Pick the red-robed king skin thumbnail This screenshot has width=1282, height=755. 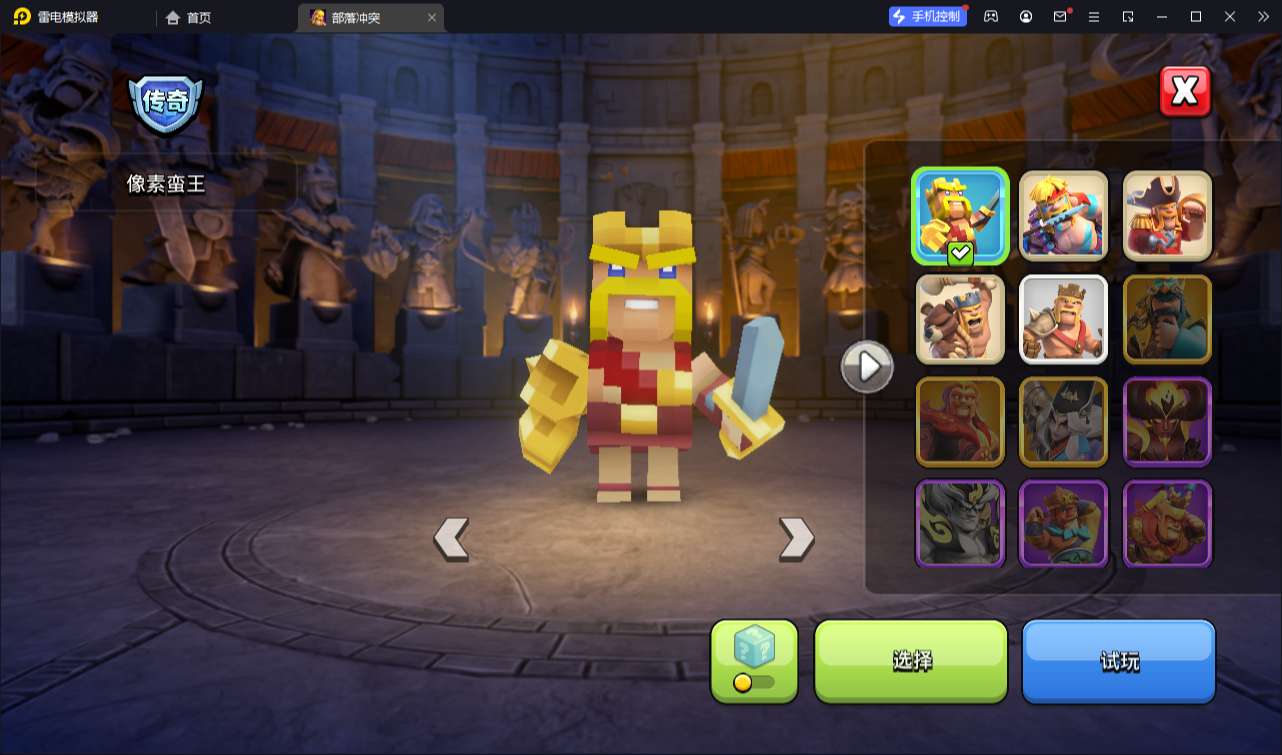click(960, 422)
